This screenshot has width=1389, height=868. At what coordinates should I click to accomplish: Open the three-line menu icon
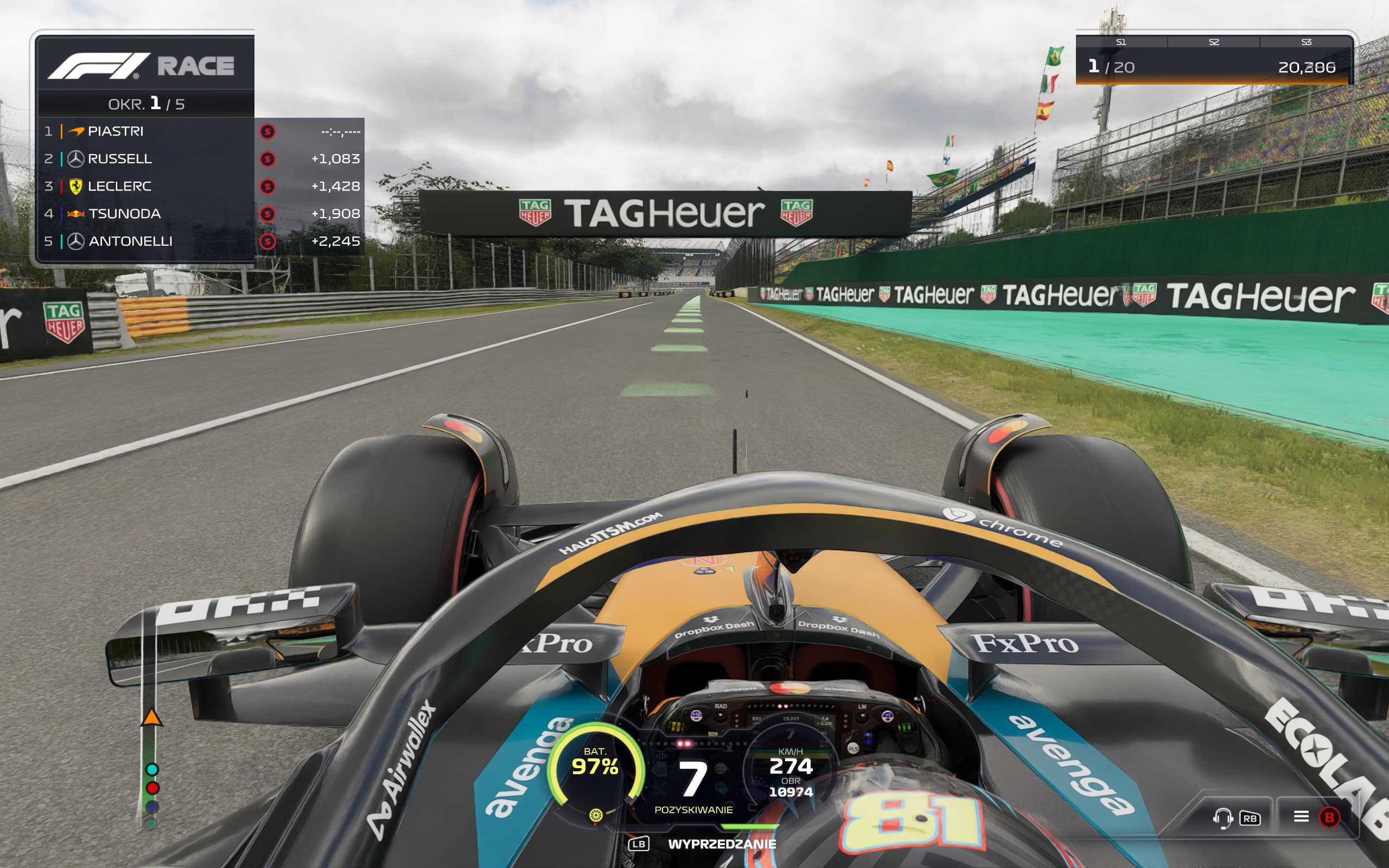point(1301,816)
